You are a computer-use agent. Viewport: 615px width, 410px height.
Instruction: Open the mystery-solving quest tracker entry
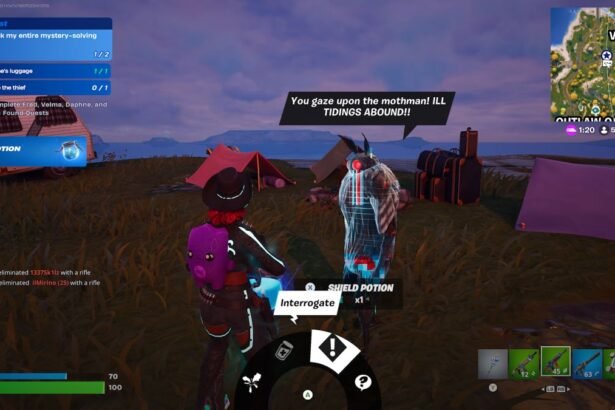(55, 43)
